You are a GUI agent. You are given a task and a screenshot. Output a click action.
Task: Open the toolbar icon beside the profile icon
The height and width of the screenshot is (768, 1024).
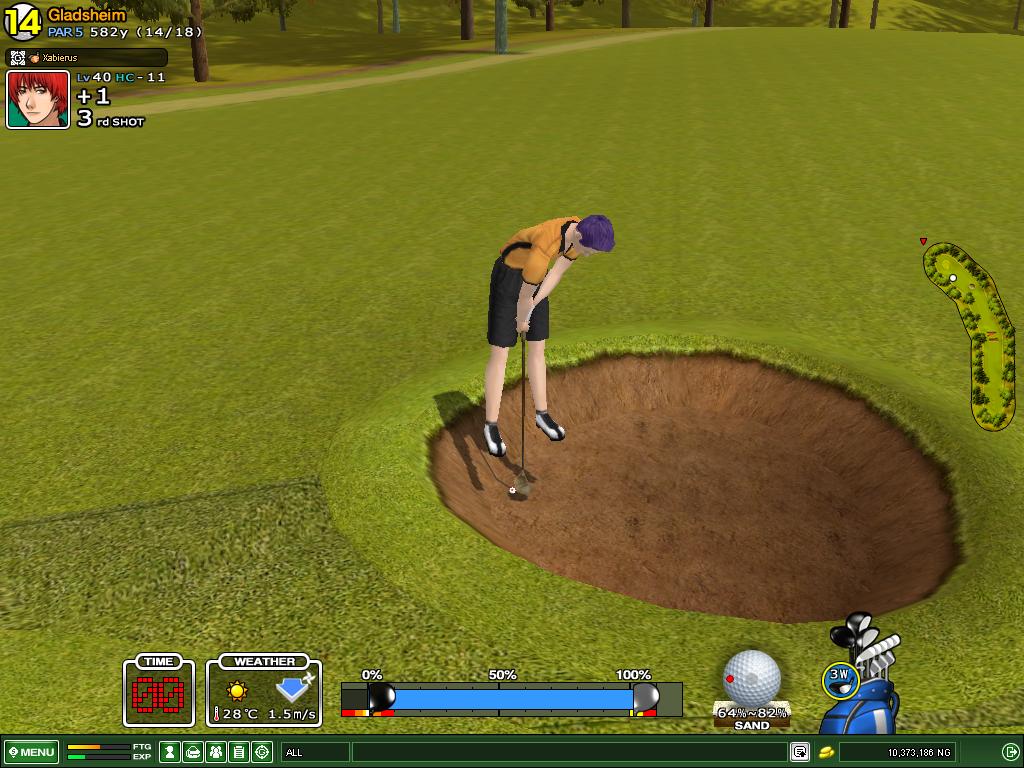194,752
